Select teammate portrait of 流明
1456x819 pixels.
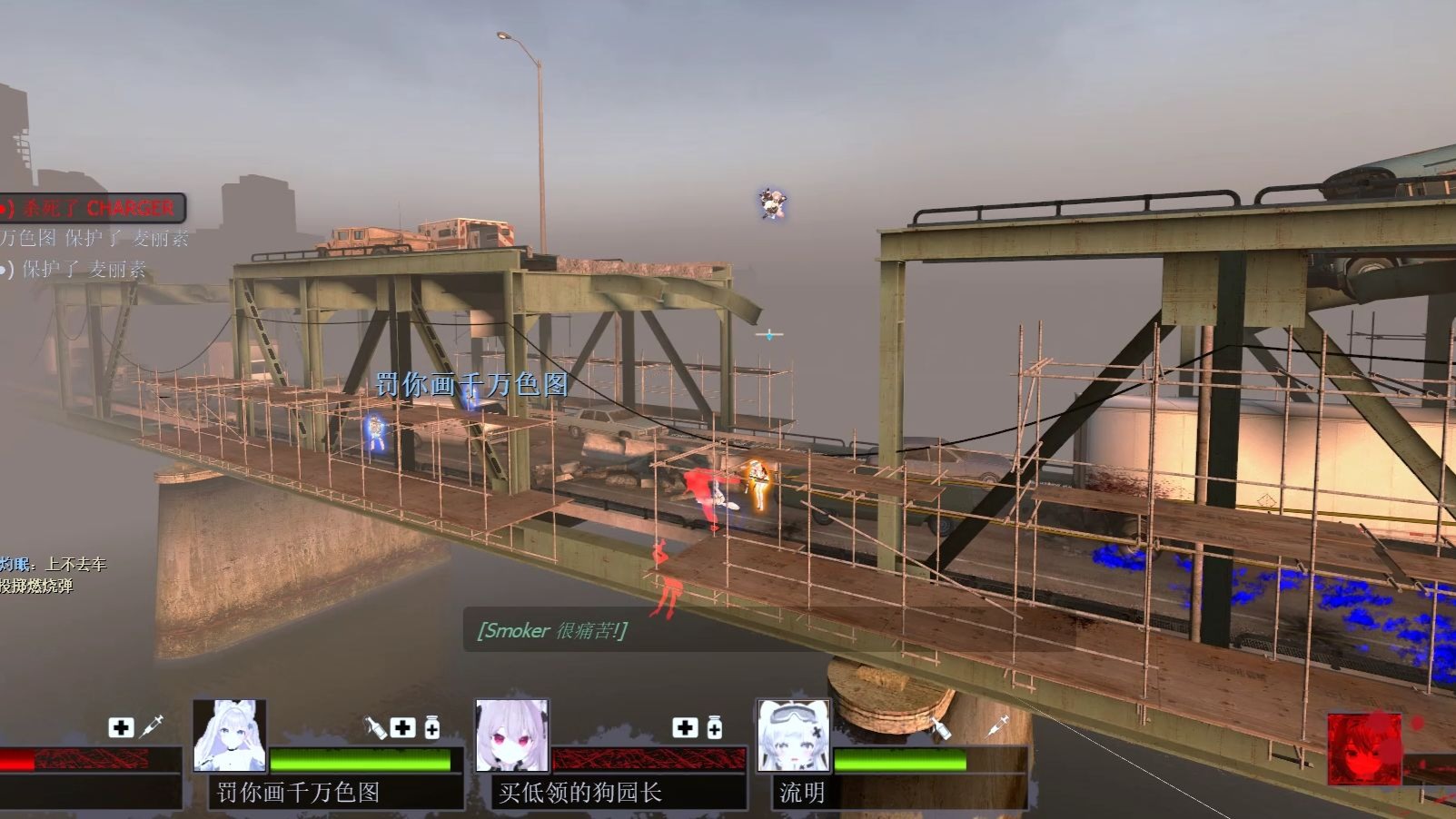794,736
